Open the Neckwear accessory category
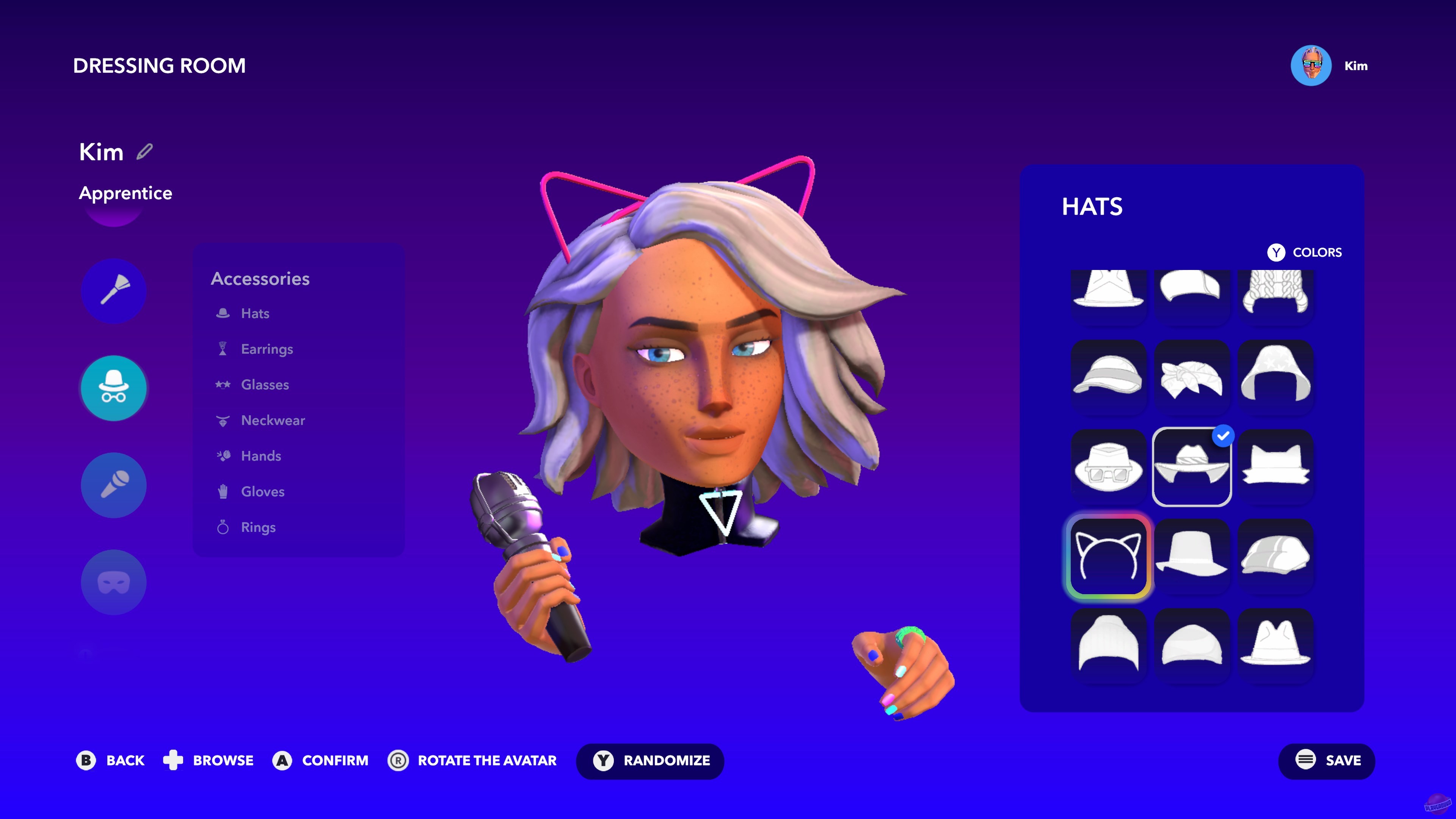The width and height of the screenshot is (1456, 819). (x=273, y=420)
